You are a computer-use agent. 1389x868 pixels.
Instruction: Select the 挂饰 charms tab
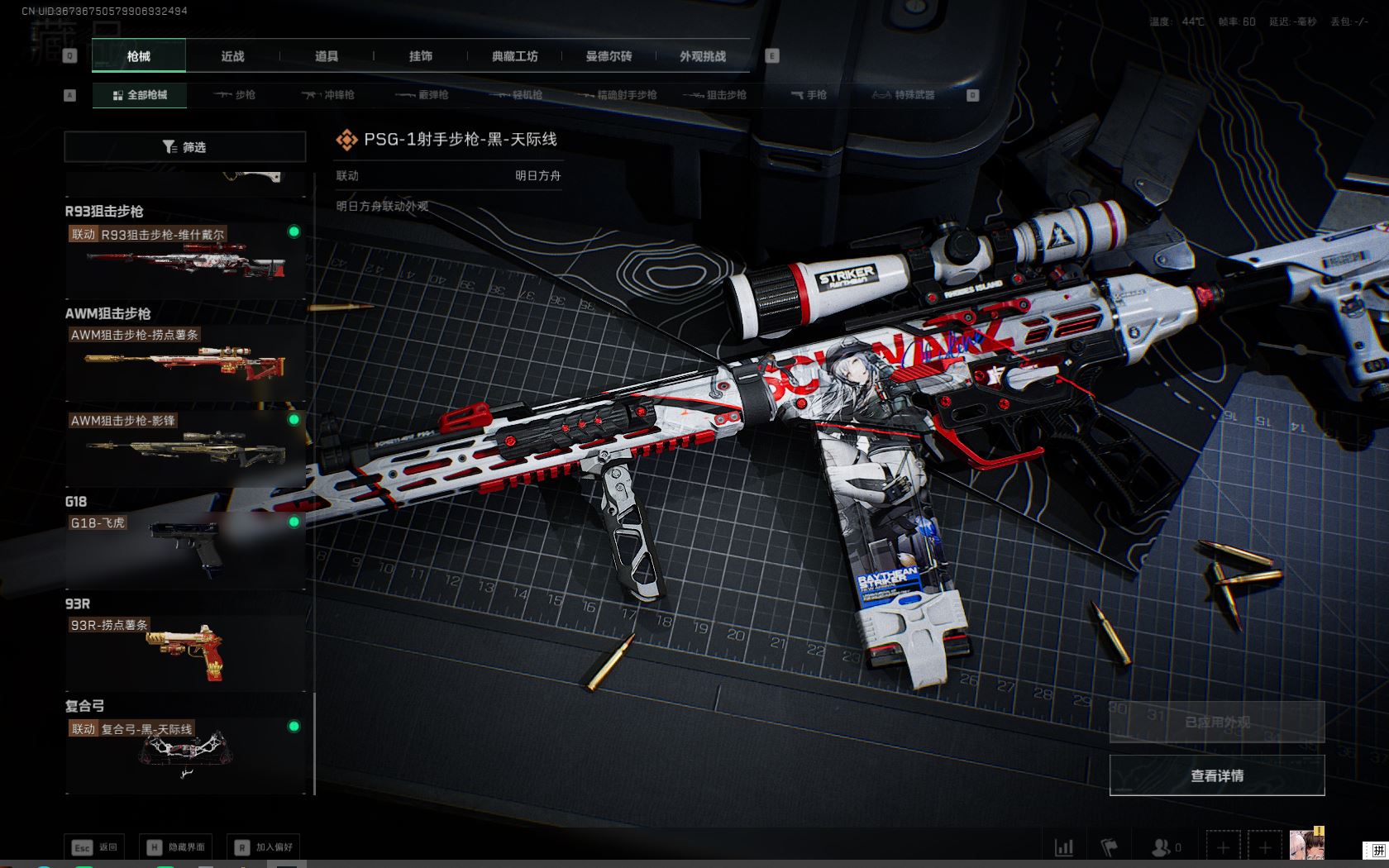tap(421, 56)
